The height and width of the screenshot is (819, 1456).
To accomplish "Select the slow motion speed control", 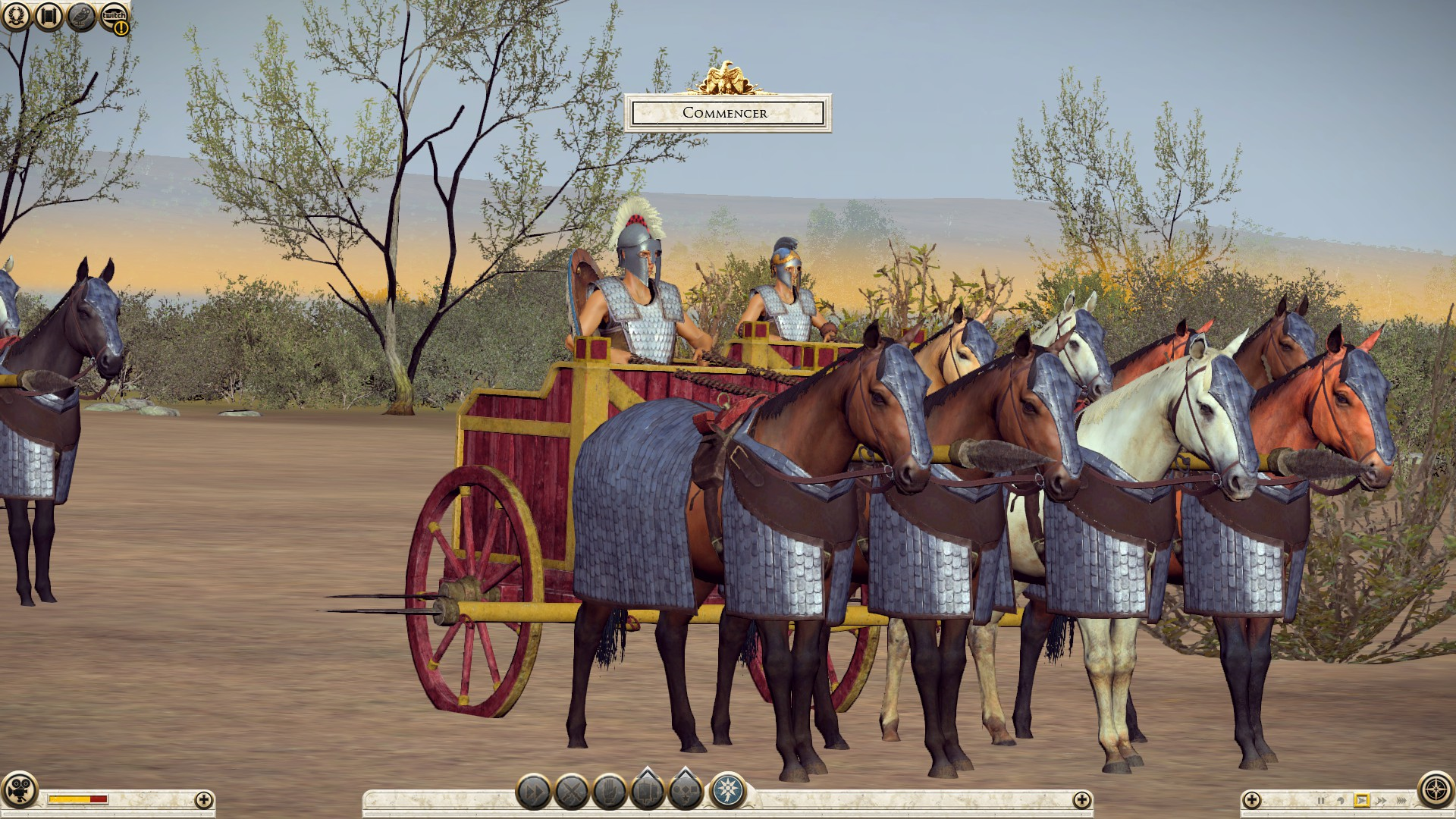I will (1341, 801).
